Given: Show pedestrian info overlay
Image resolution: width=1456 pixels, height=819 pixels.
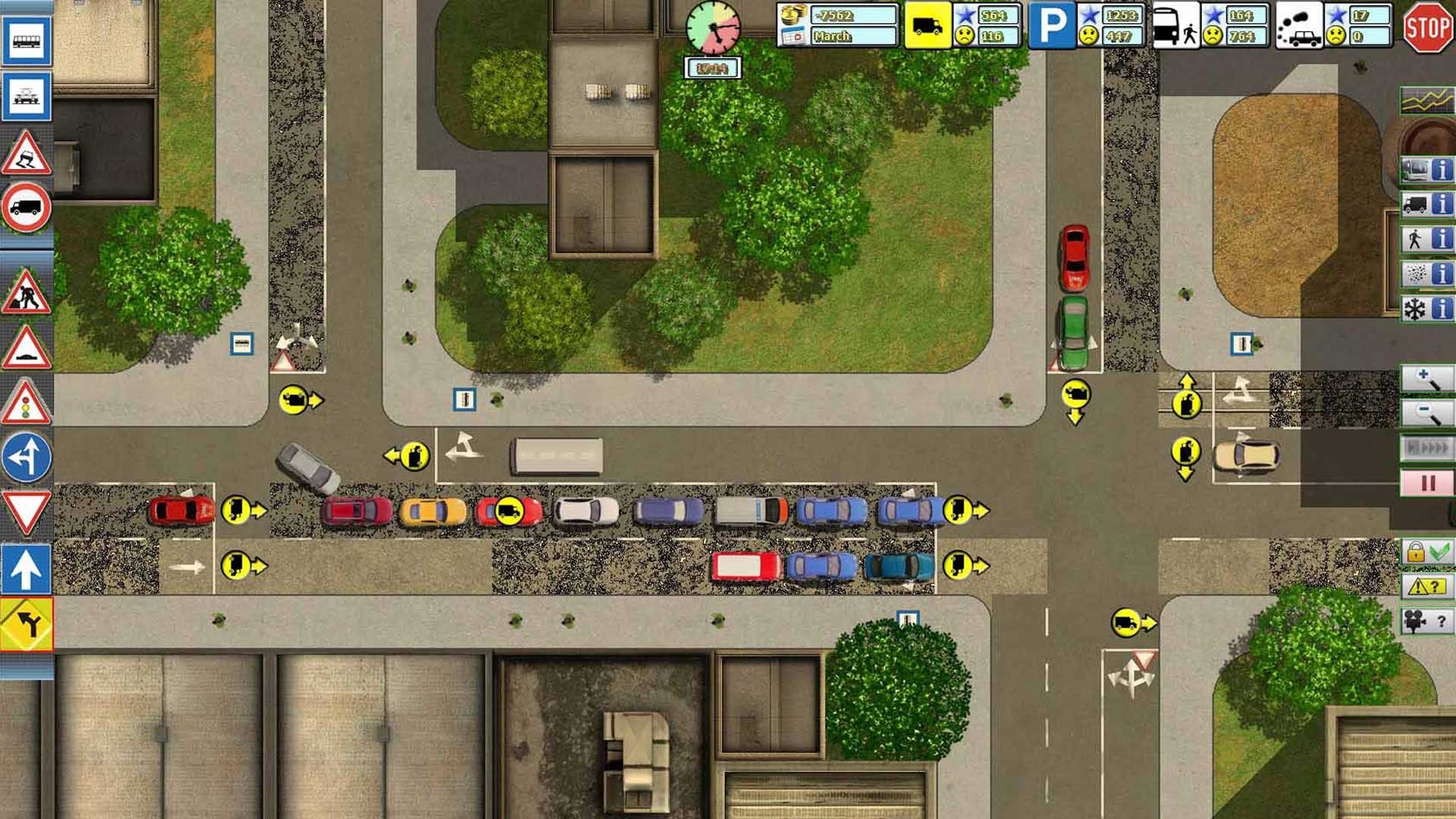Looking at the screenshot, I should tap(1426, 239).
